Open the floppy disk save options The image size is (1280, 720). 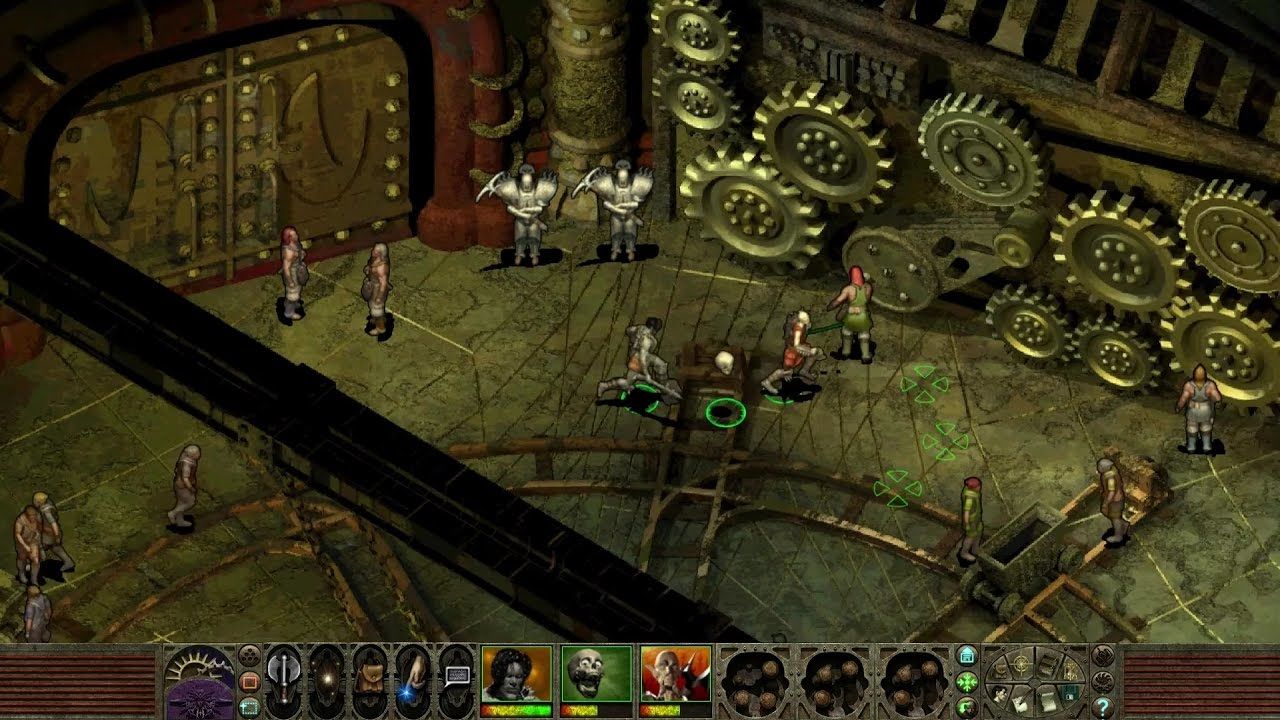click(1070, 691)
